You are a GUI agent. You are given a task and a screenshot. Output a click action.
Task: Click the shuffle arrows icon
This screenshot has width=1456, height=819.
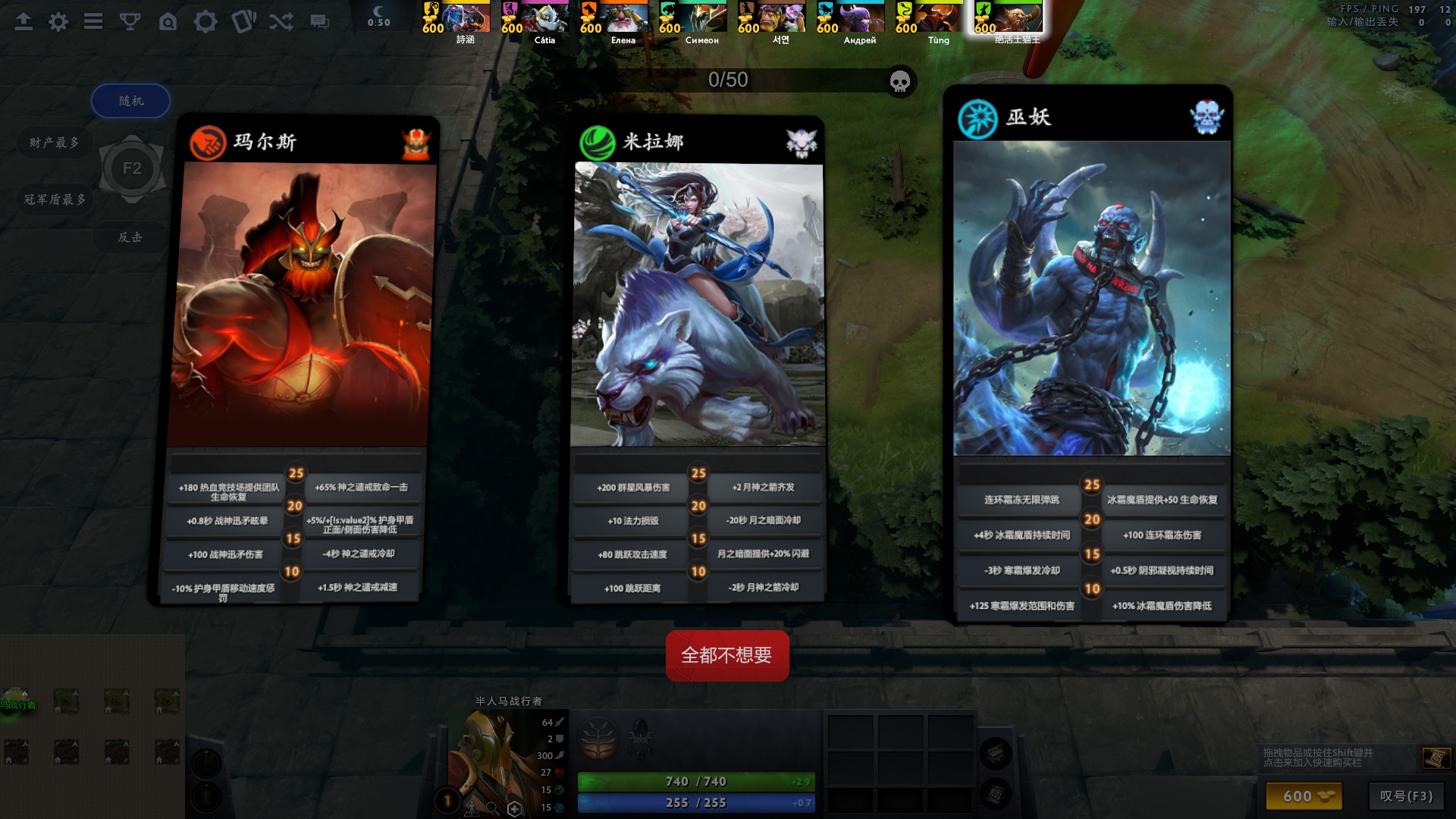[281, 22]
